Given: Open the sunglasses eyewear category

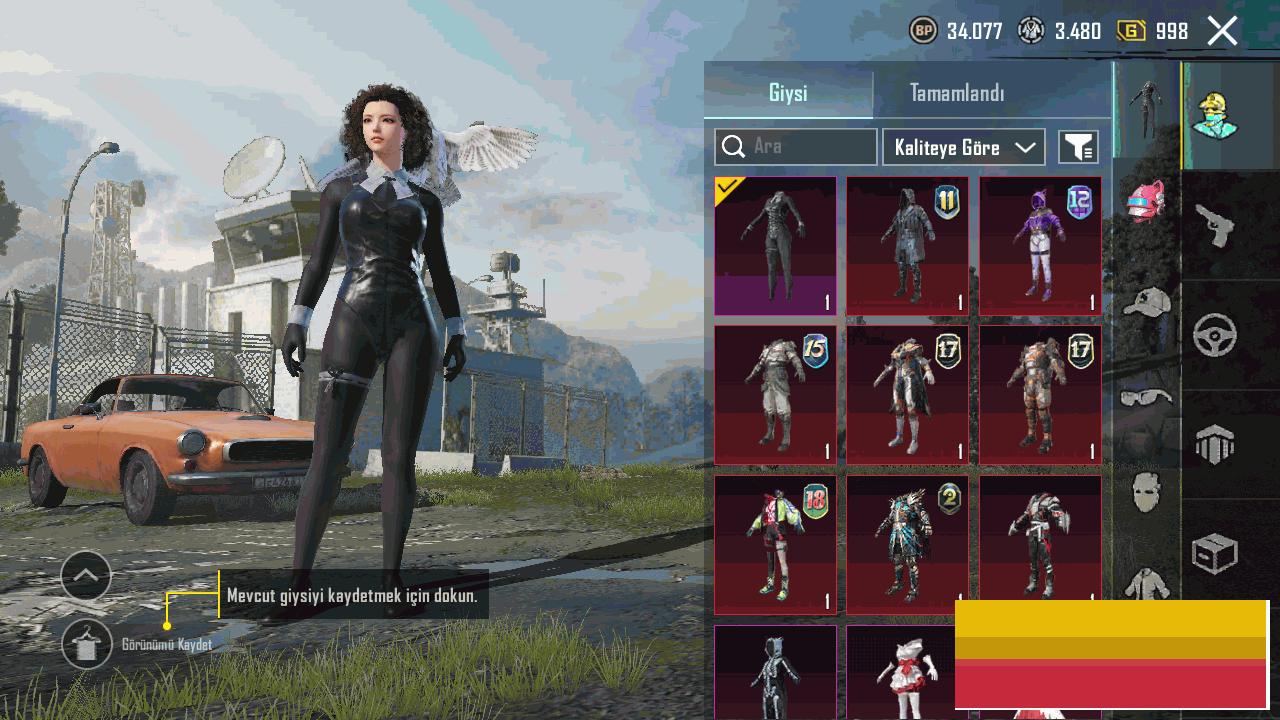Looking at the screenshot, I should click(x=1147, y=399).
